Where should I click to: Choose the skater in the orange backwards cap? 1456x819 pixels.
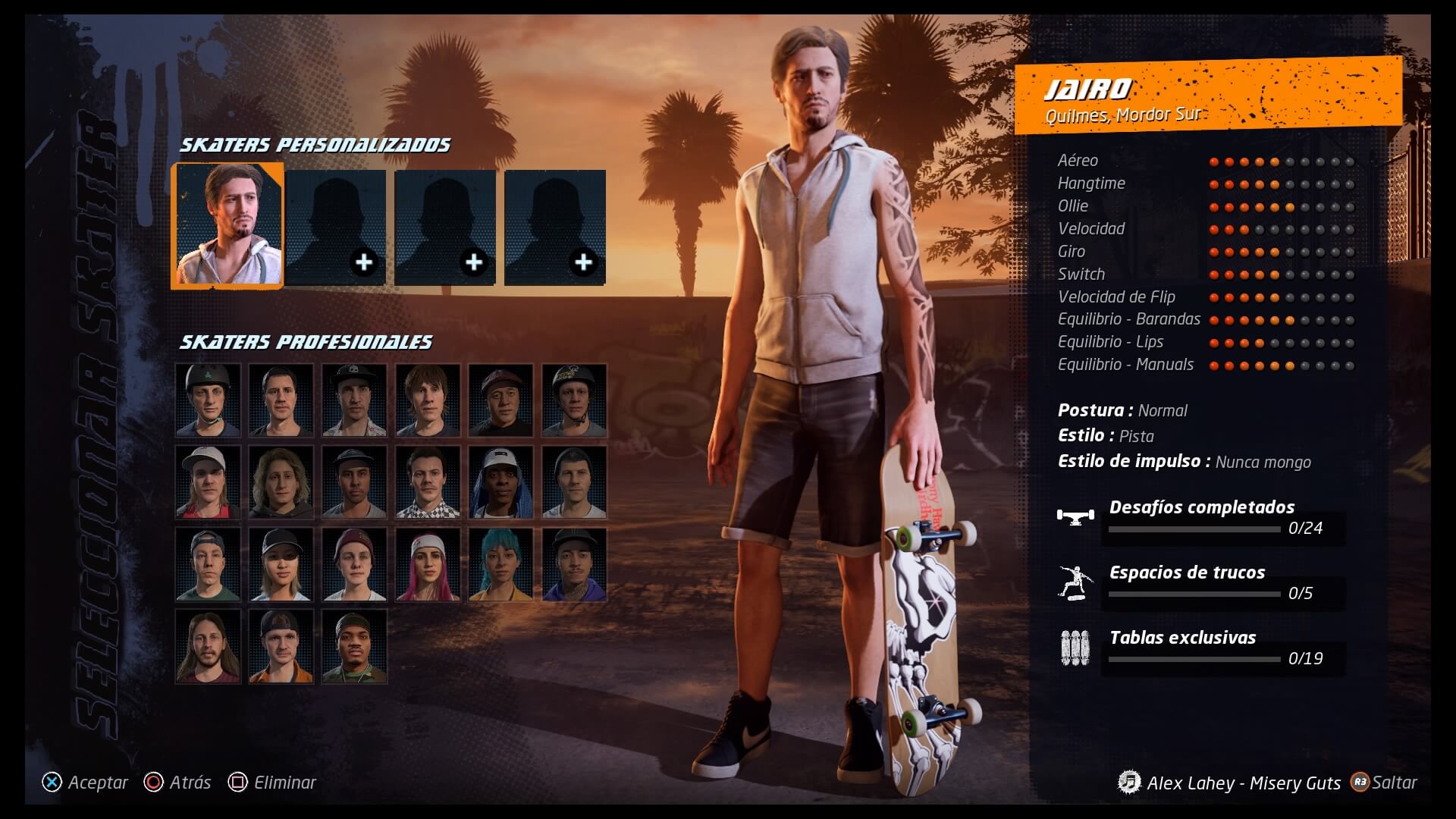click(x=281, y=646)
